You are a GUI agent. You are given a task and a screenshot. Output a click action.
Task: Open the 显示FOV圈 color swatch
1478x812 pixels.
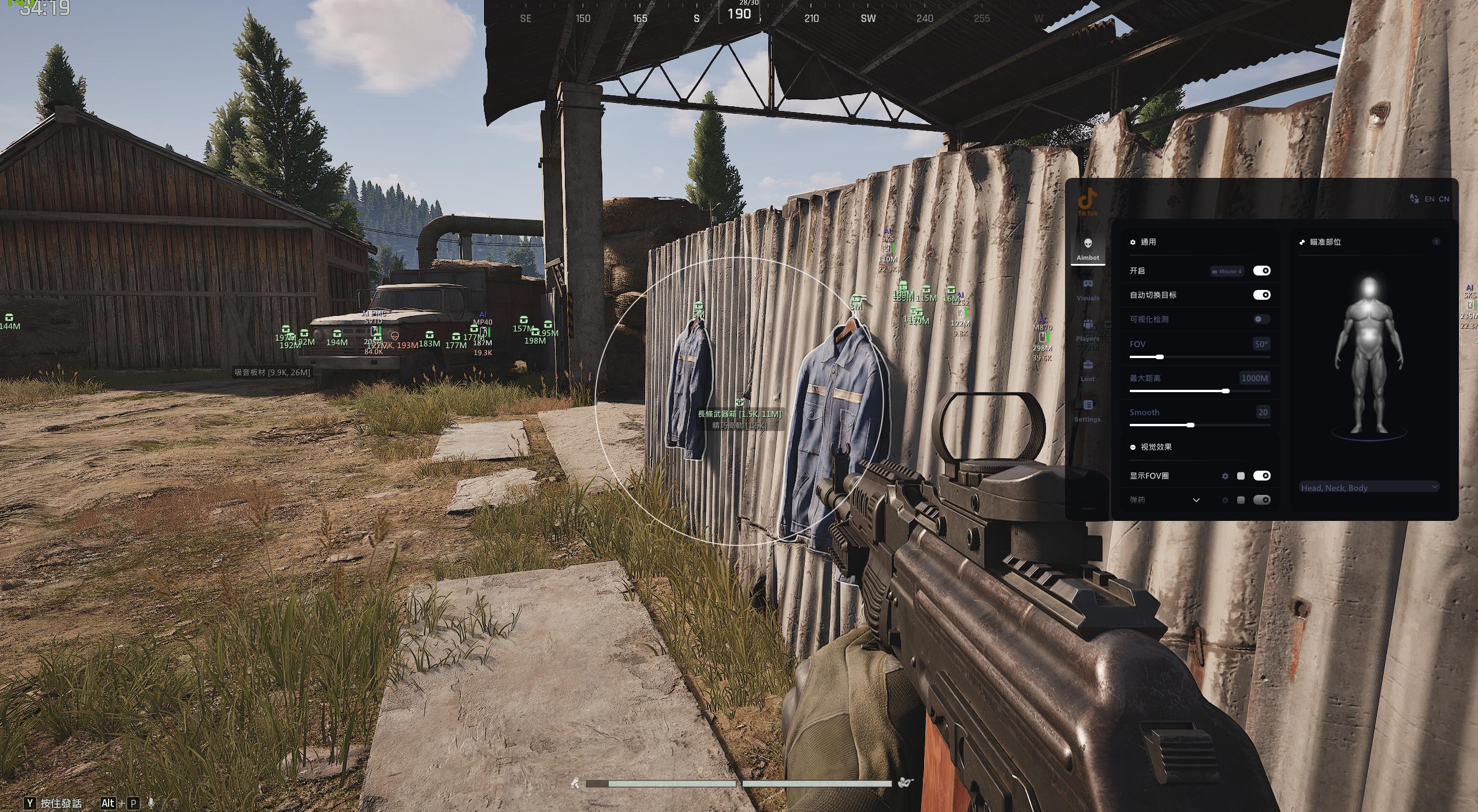pyautogui.click(x=1241, y=476)
